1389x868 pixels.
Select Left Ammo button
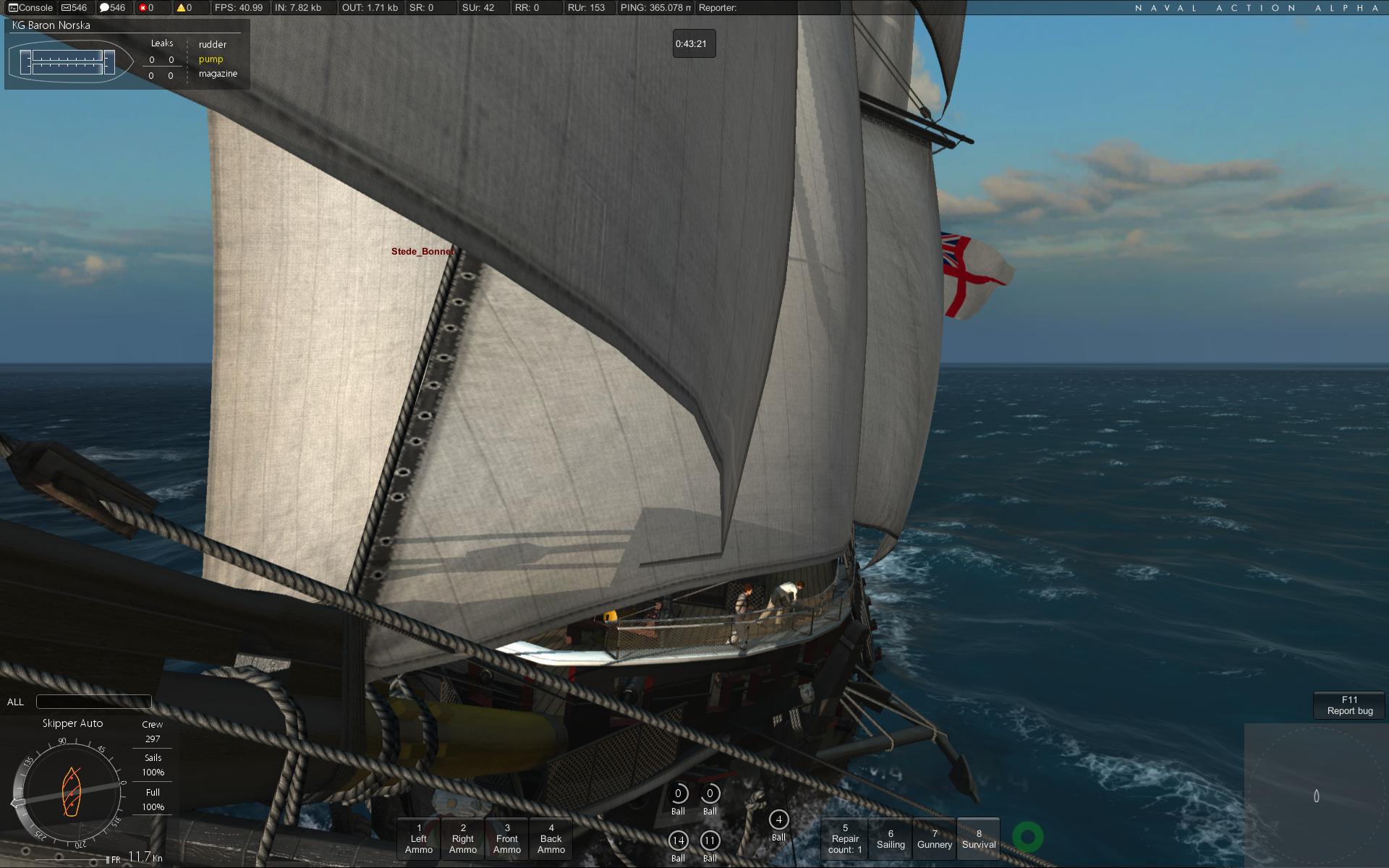[419, 839]
